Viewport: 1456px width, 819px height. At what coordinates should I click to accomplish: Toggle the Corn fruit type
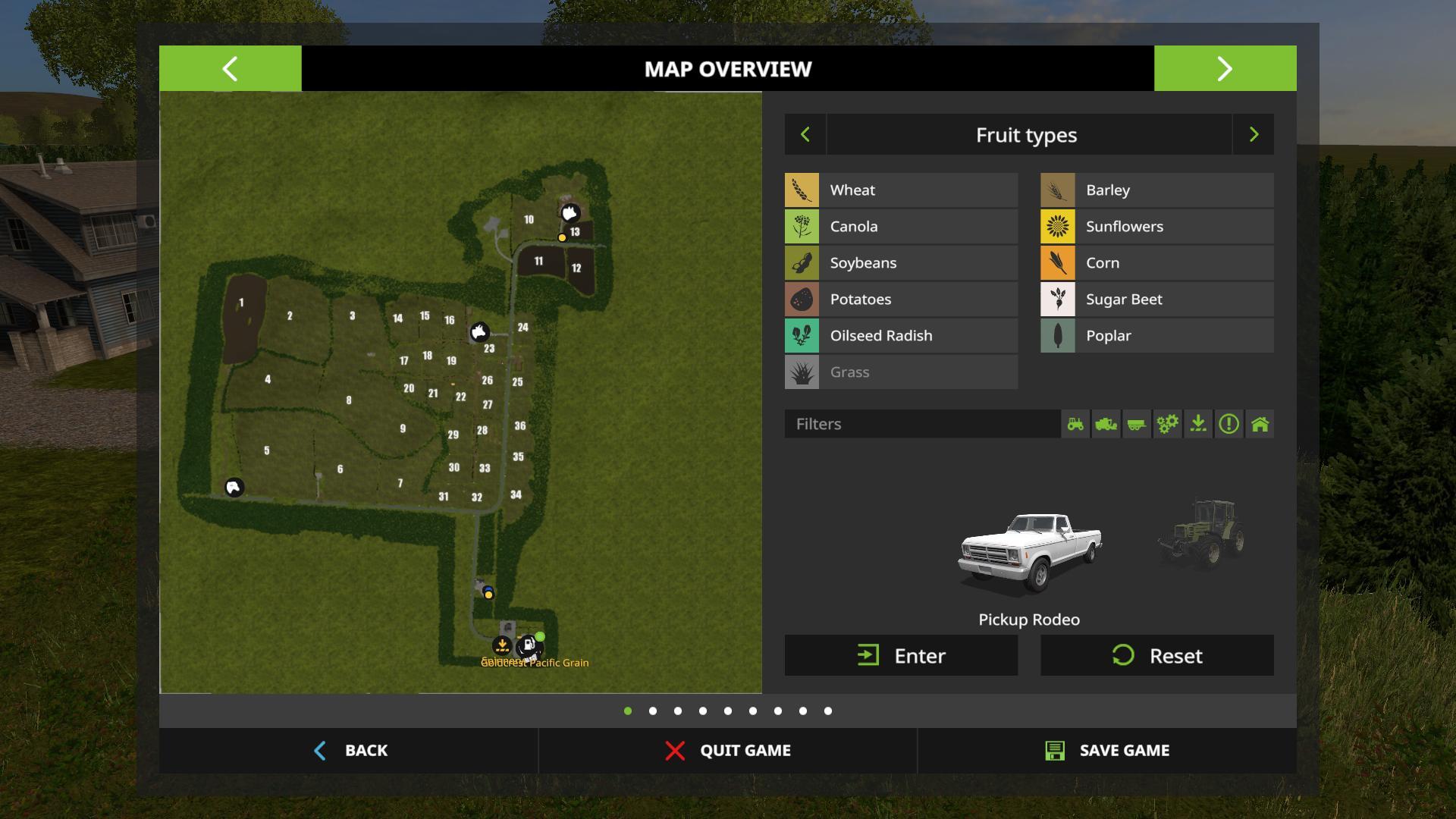coord(1156,263)
